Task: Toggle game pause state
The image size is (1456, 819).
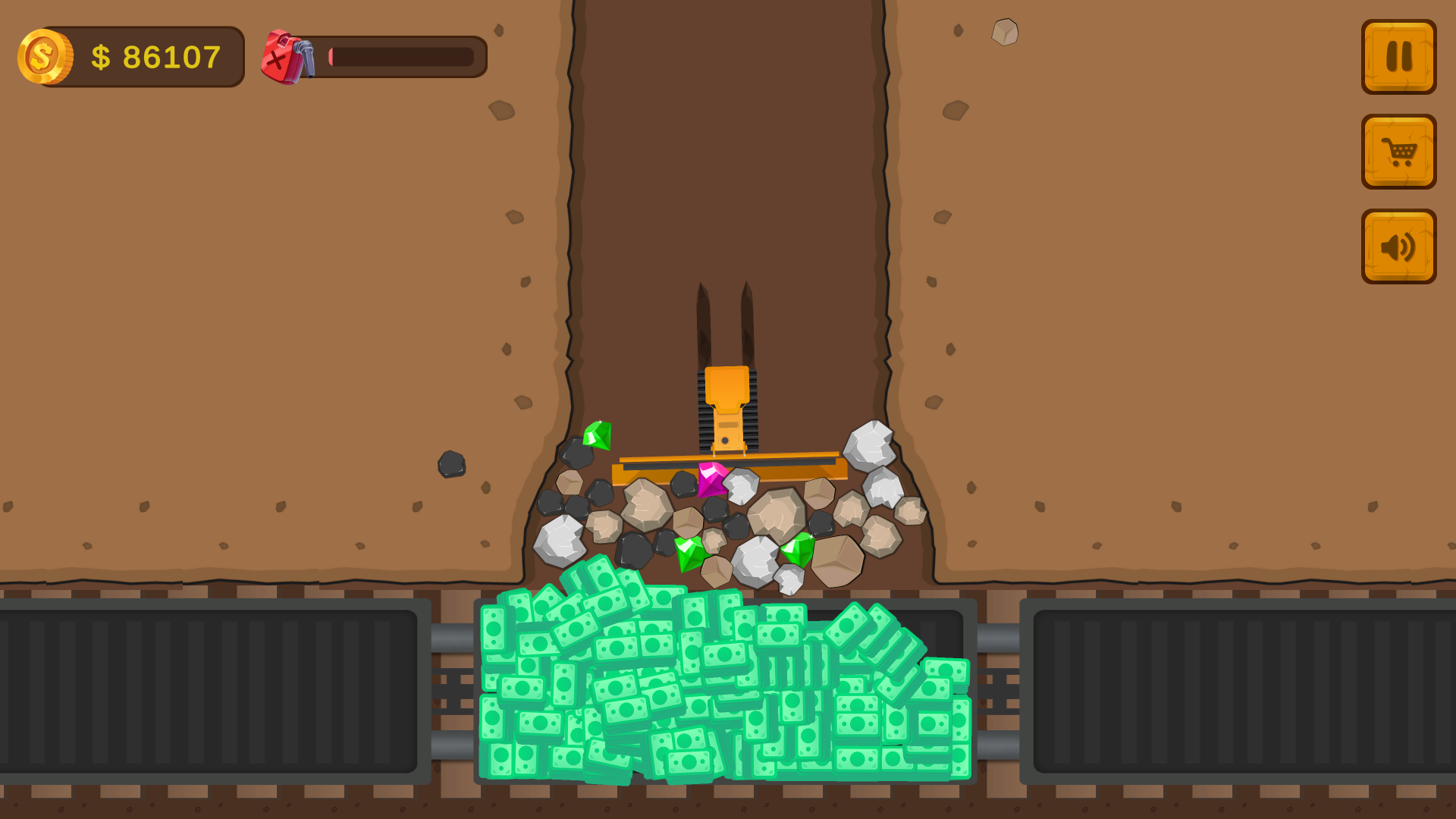Action: pos(1398,55)
